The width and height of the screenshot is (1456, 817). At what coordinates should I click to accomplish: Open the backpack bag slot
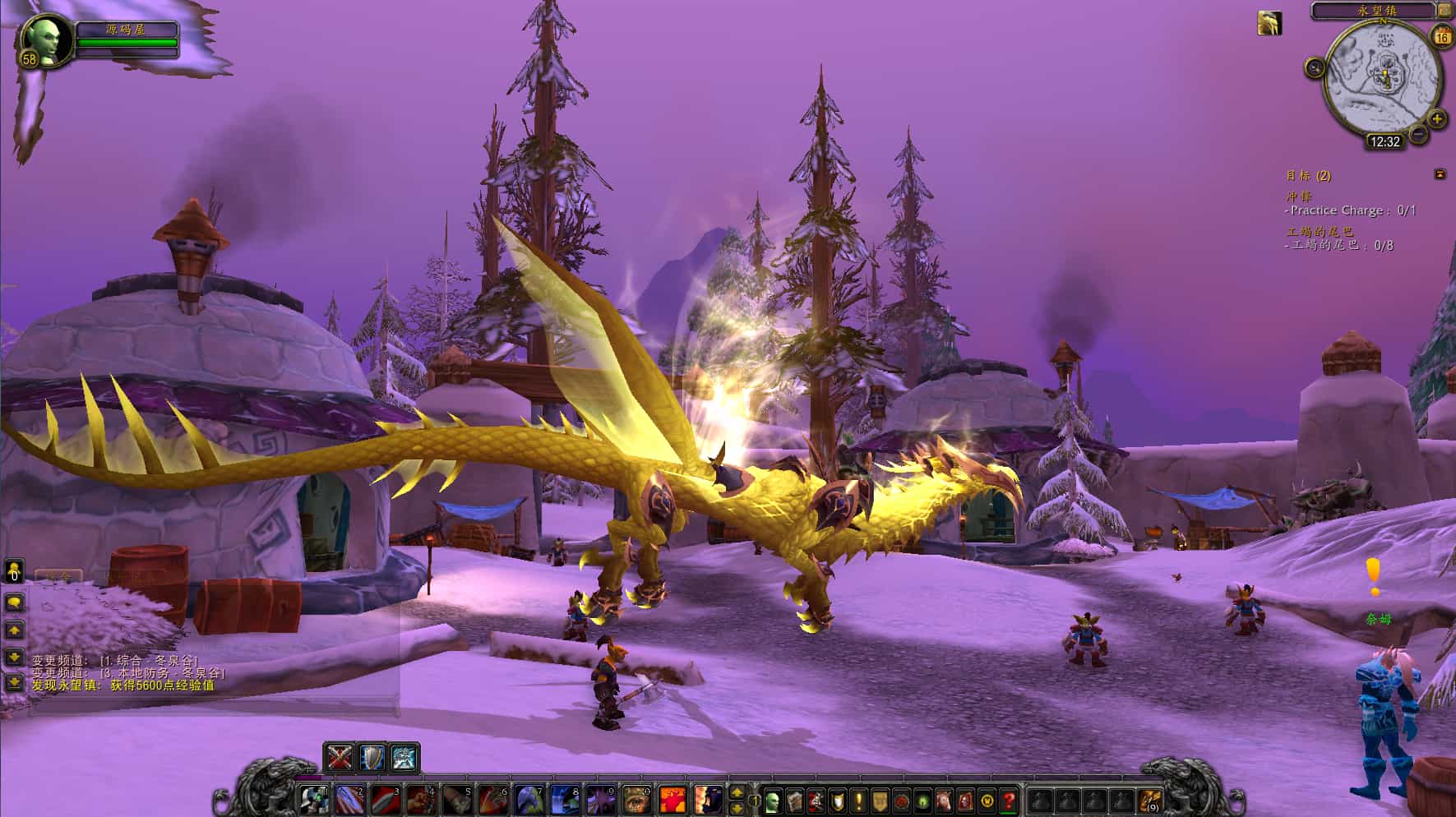click(1151, 800)
